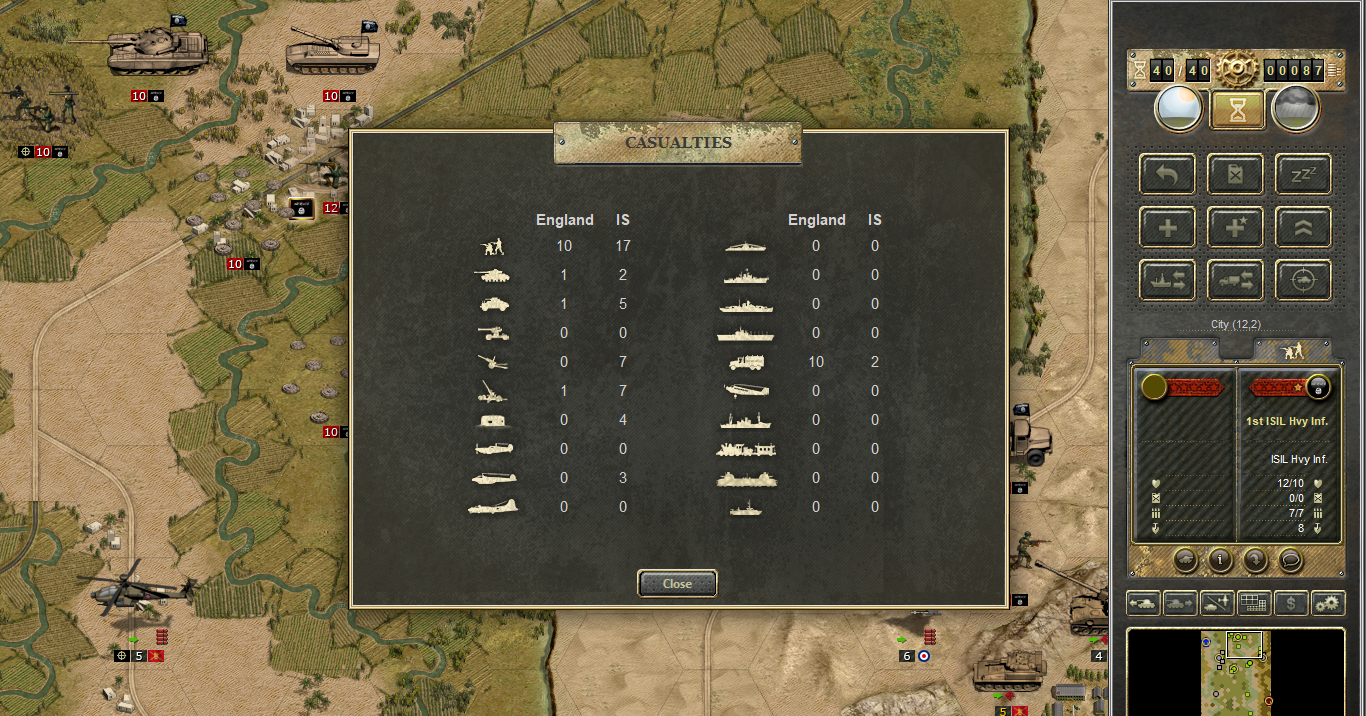Image resolution: width=1366 pixels, height=716 pixels.
Task: Click the hourglass end turn button
Action: [1237, 110]
